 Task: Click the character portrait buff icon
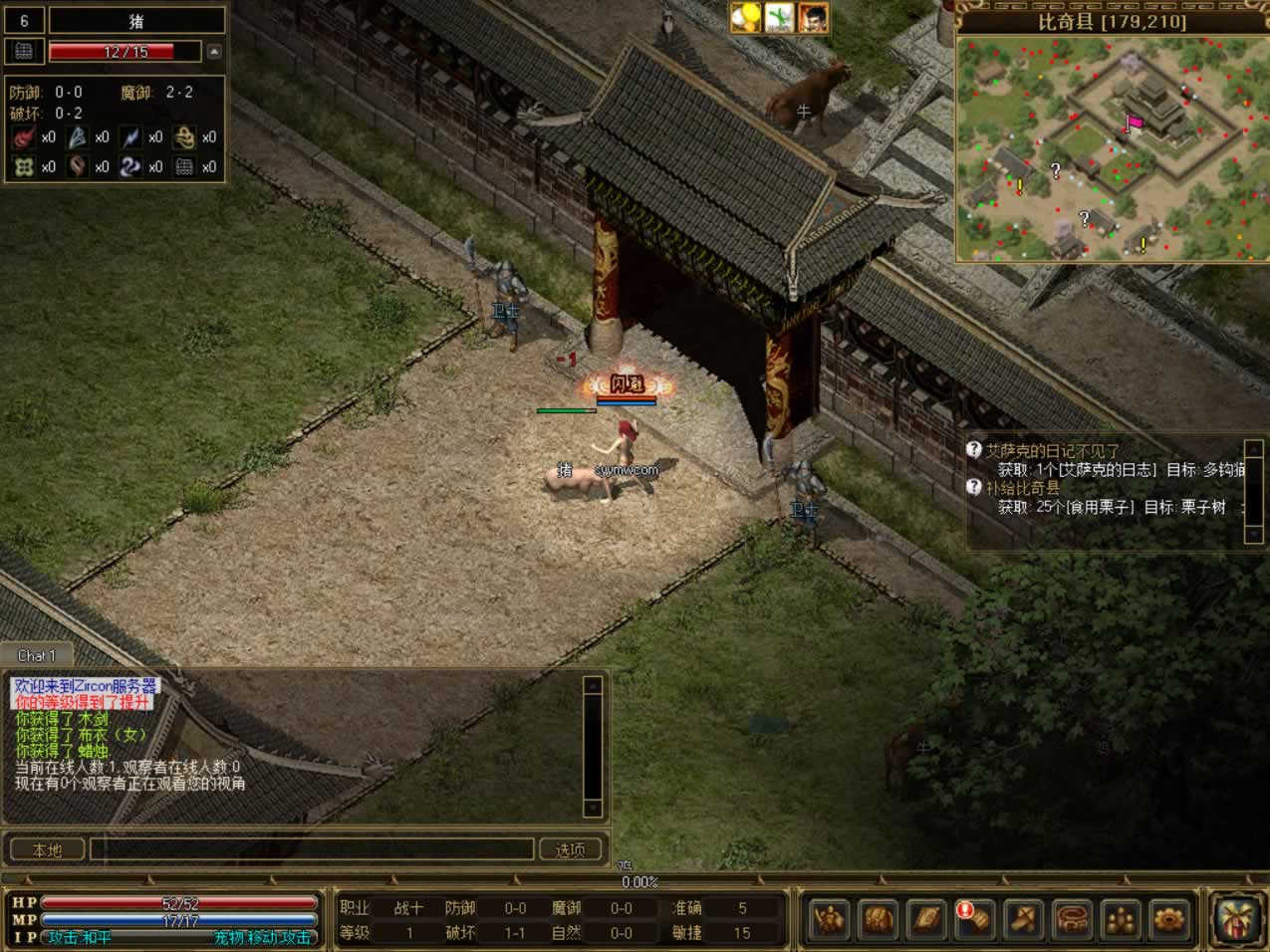[x=814, y=17]
